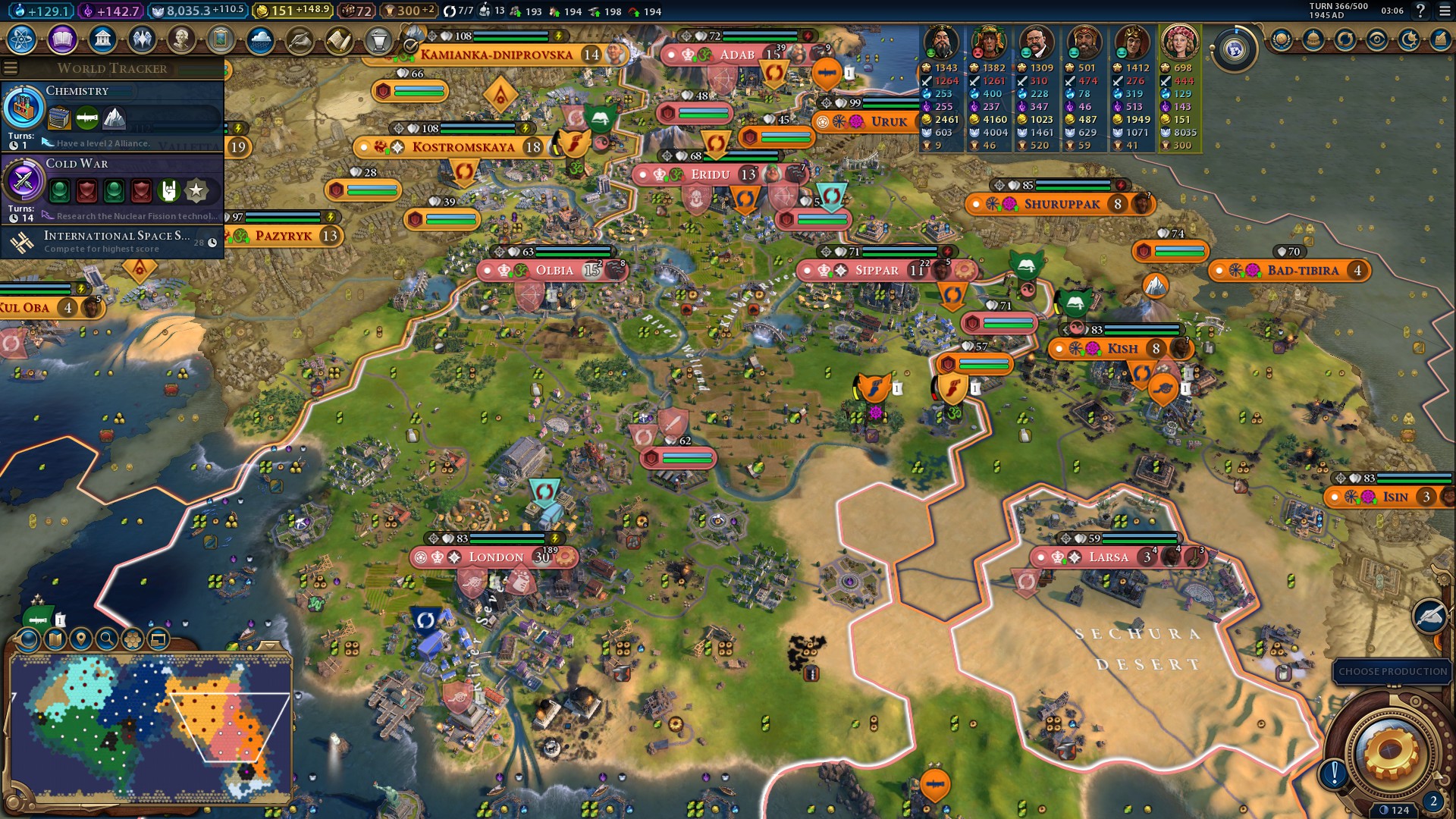Open the civics tree book icon

point(62,39)
